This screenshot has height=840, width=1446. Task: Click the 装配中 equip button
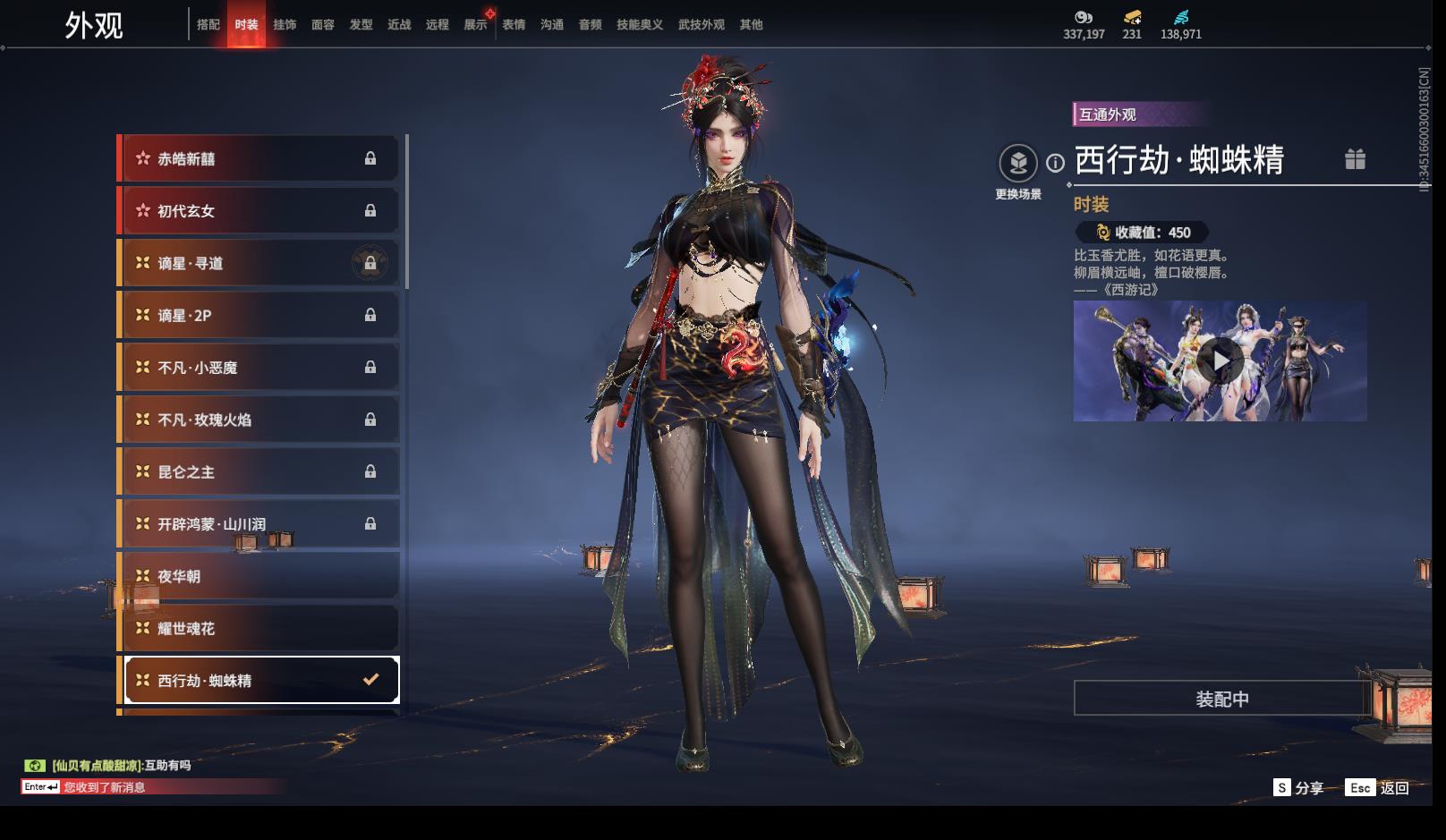1221,699
